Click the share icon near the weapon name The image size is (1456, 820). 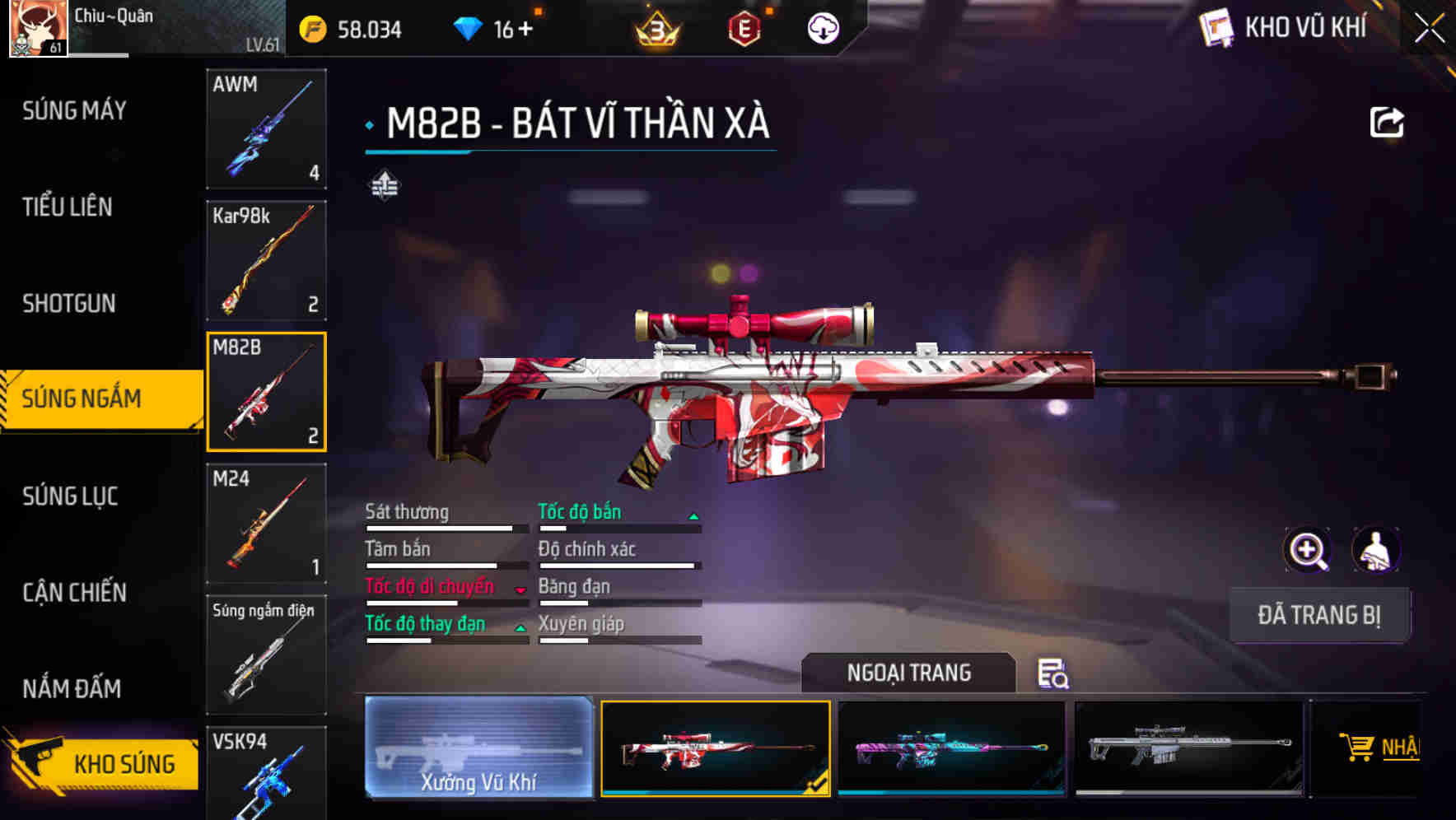point(1388,121)
